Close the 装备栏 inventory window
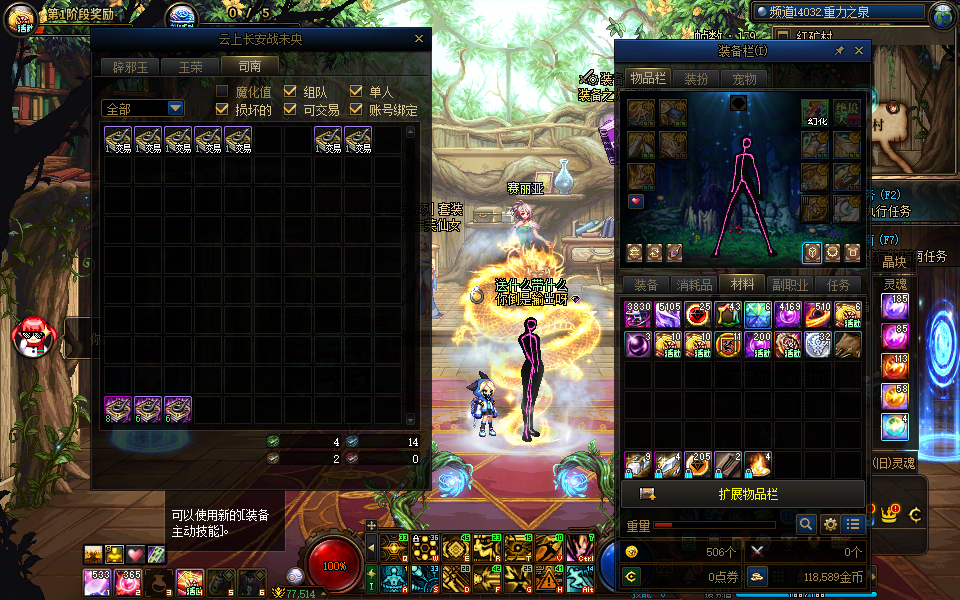 [859, 51]
